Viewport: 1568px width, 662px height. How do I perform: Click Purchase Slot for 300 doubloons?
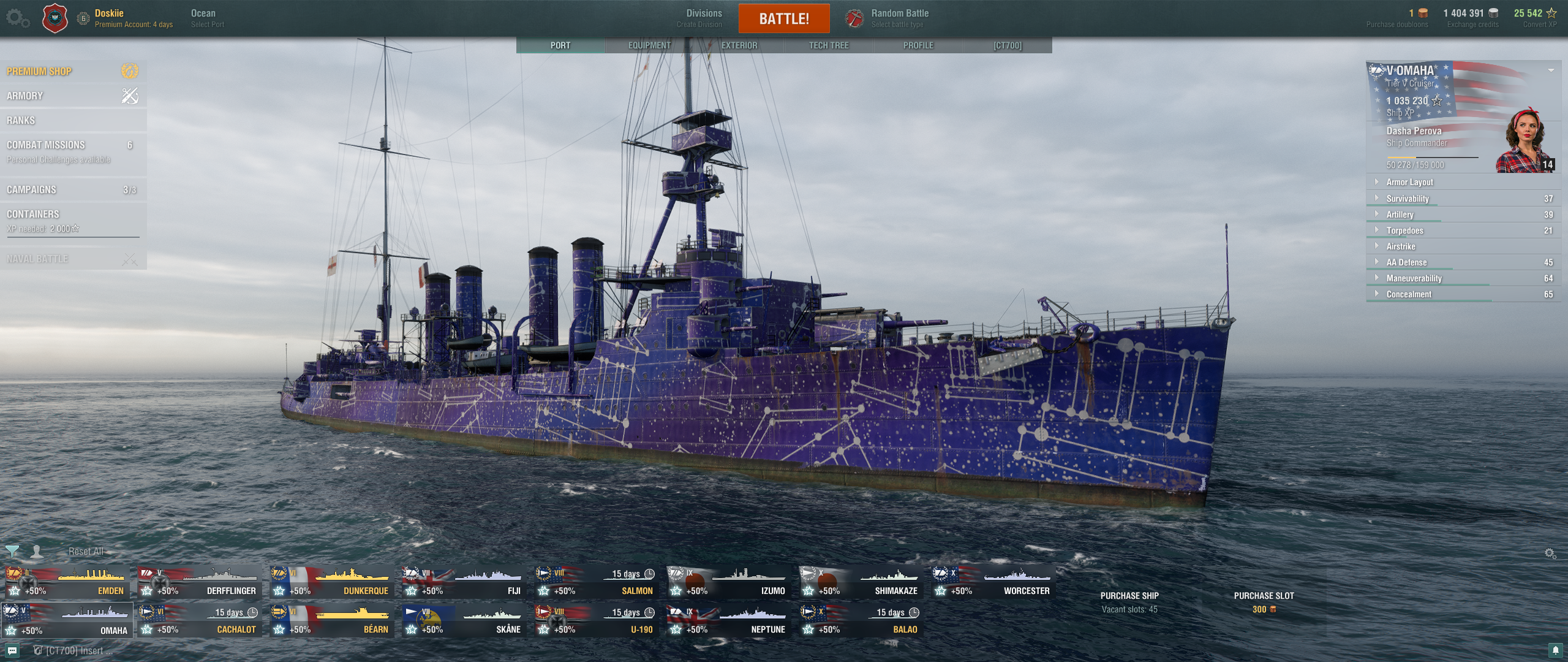pos(1263,601)
